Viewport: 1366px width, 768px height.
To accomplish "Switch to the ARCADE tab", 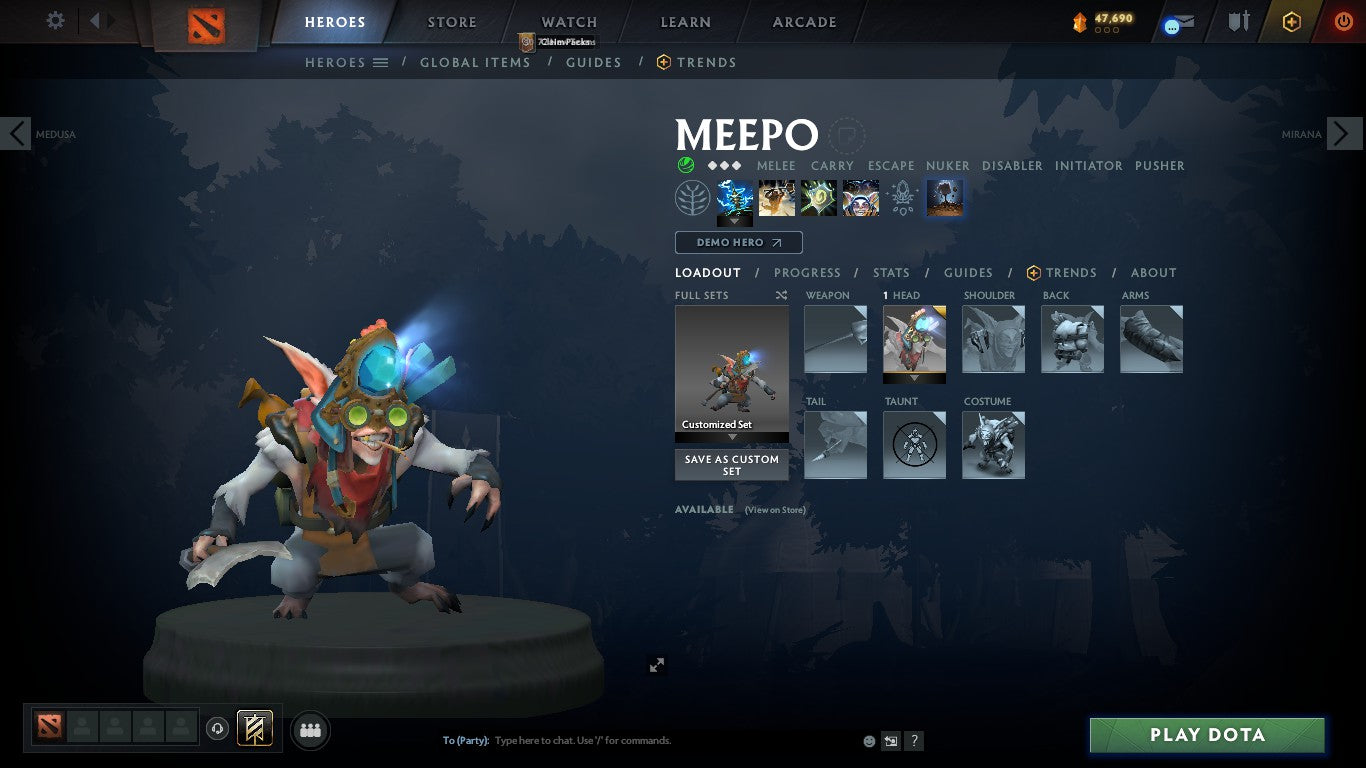I will click(806, 21).
